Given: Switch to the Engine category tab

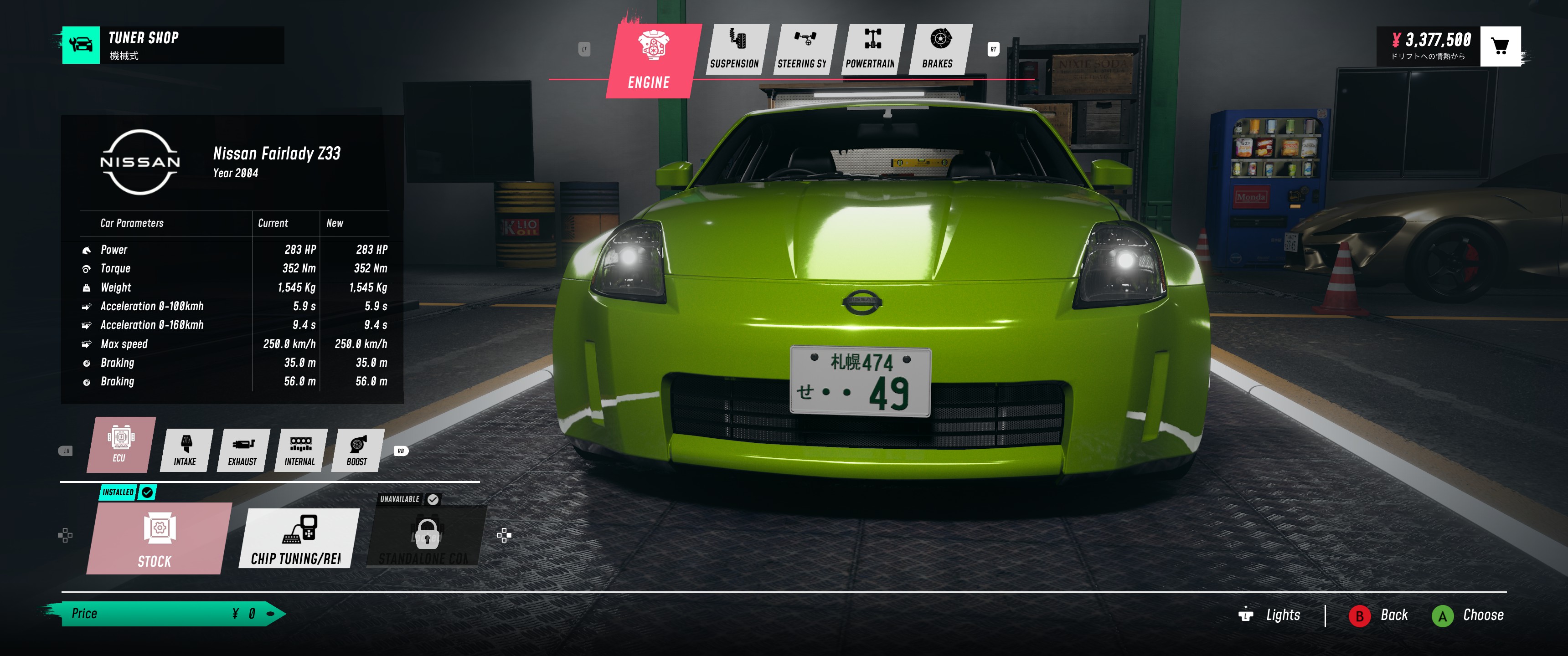Looking at the screenshot, I should pyautogui.click(x=650, y=60).
